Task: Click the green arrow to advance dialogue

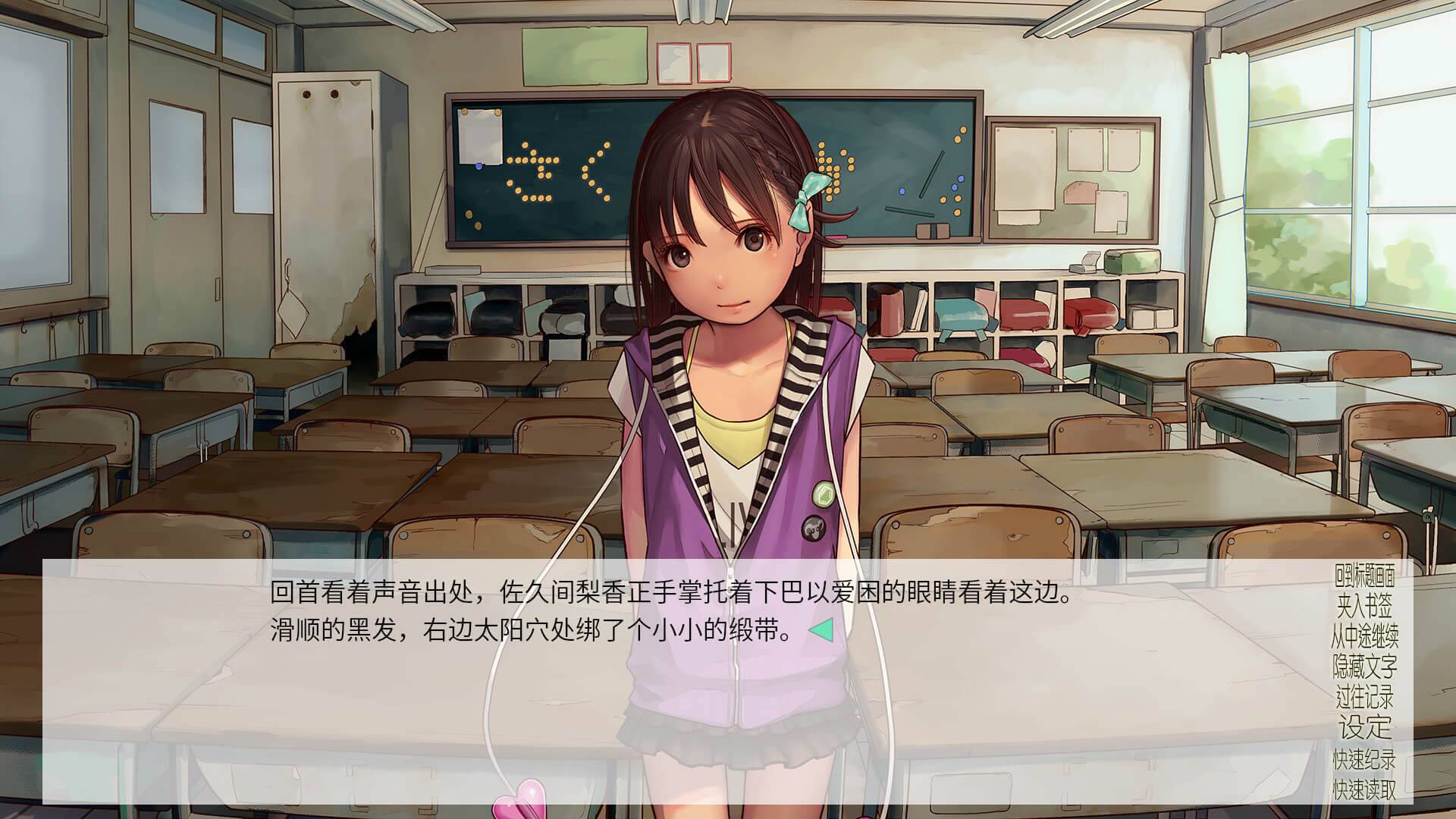Action: 821,630
